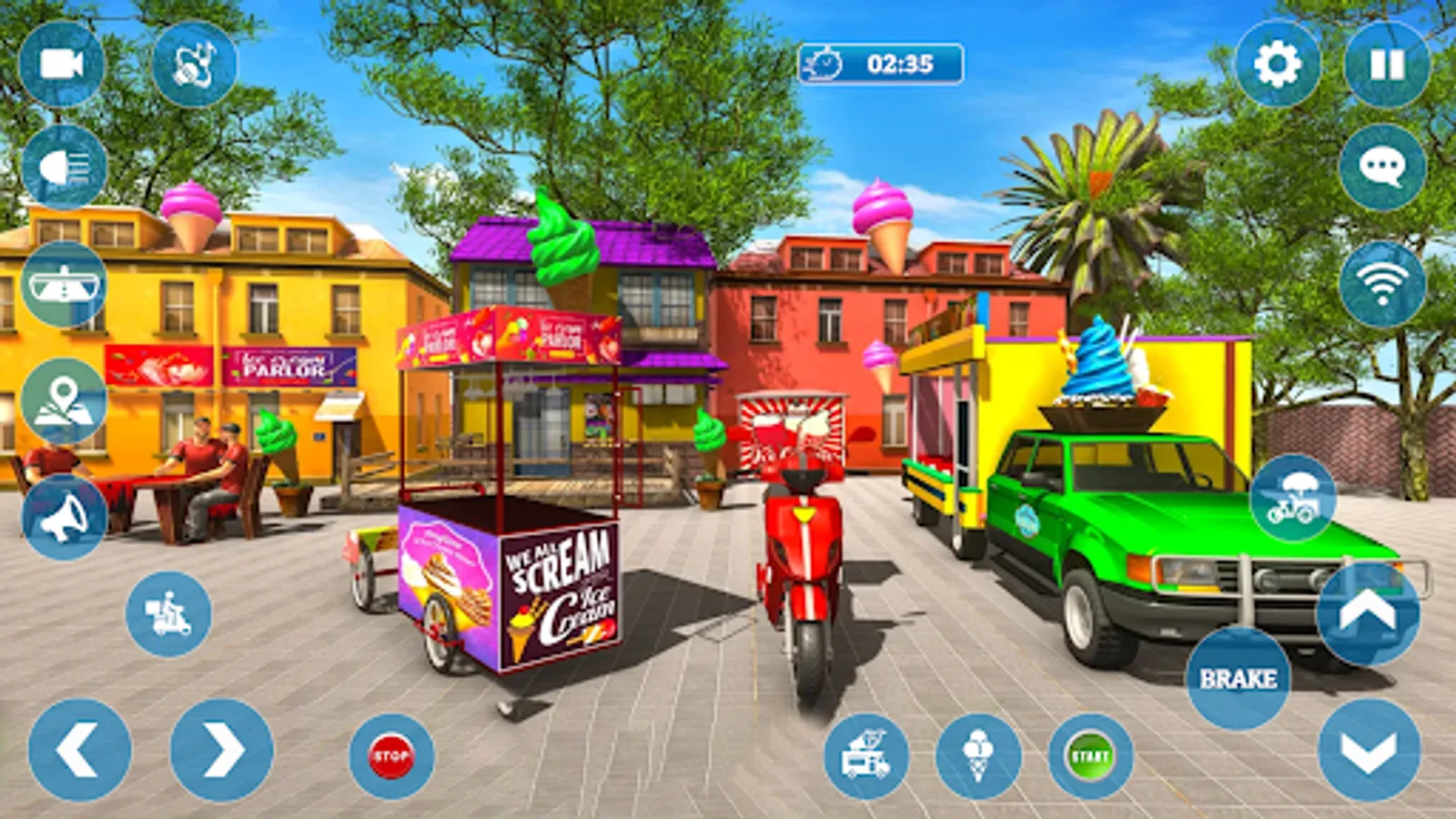The height and width of the screenshot is (819, 1456).
Task: Steer left with the left arrow button
Action: [80, 751]
